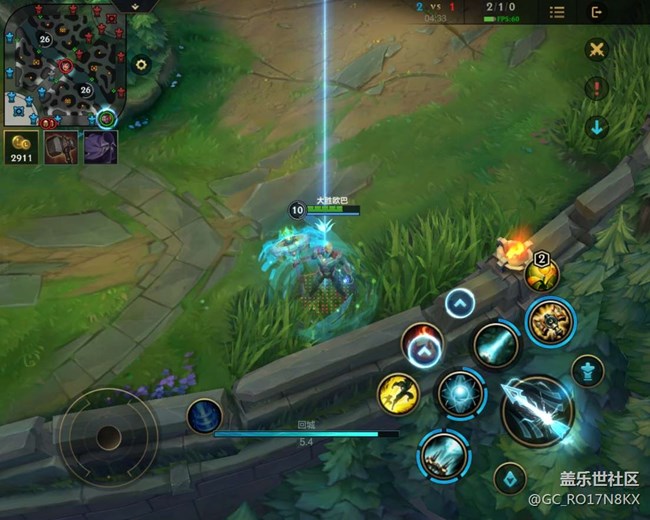The height and width of the screenshot is (520, 650).
Task: Open the settings gear beside the minimap
Action: [141, 64]
